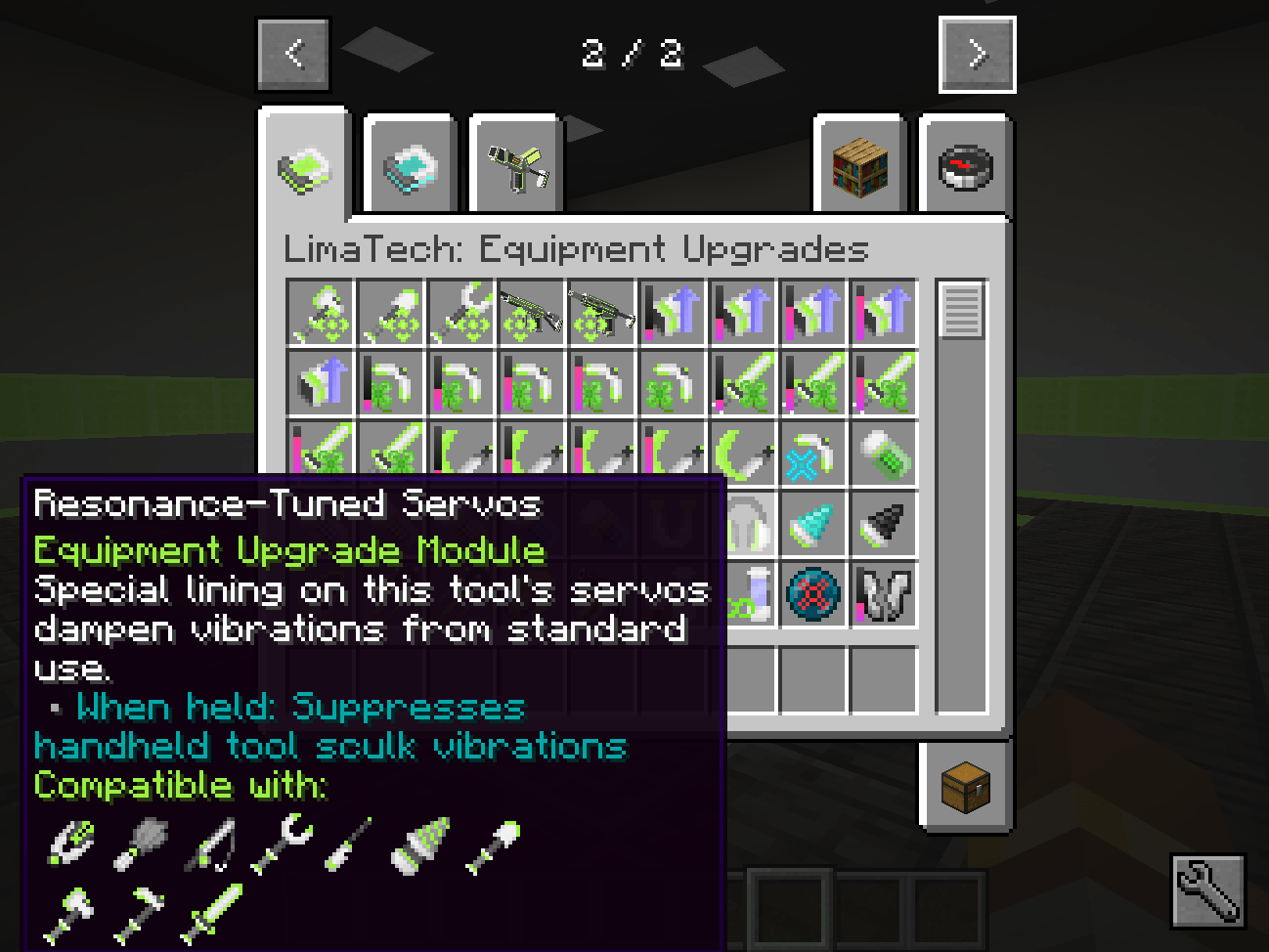The width and height of the screenshot is (1269, 952).
Task: Pick the gray W-shaped upgrade module
Action: coord(884,594)
